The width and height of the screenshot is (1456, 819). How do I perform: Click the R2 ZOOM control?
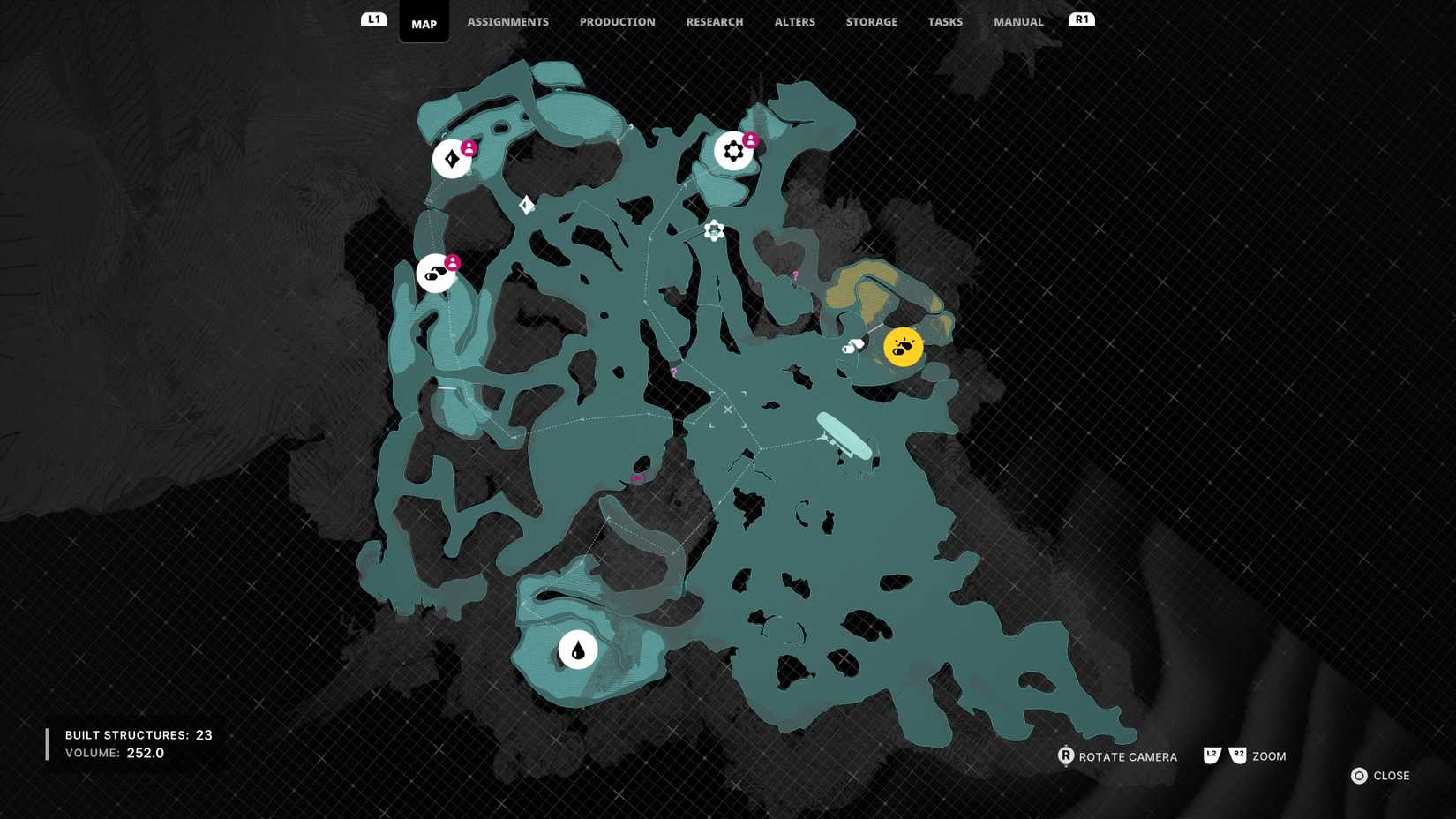[1238, 755]
